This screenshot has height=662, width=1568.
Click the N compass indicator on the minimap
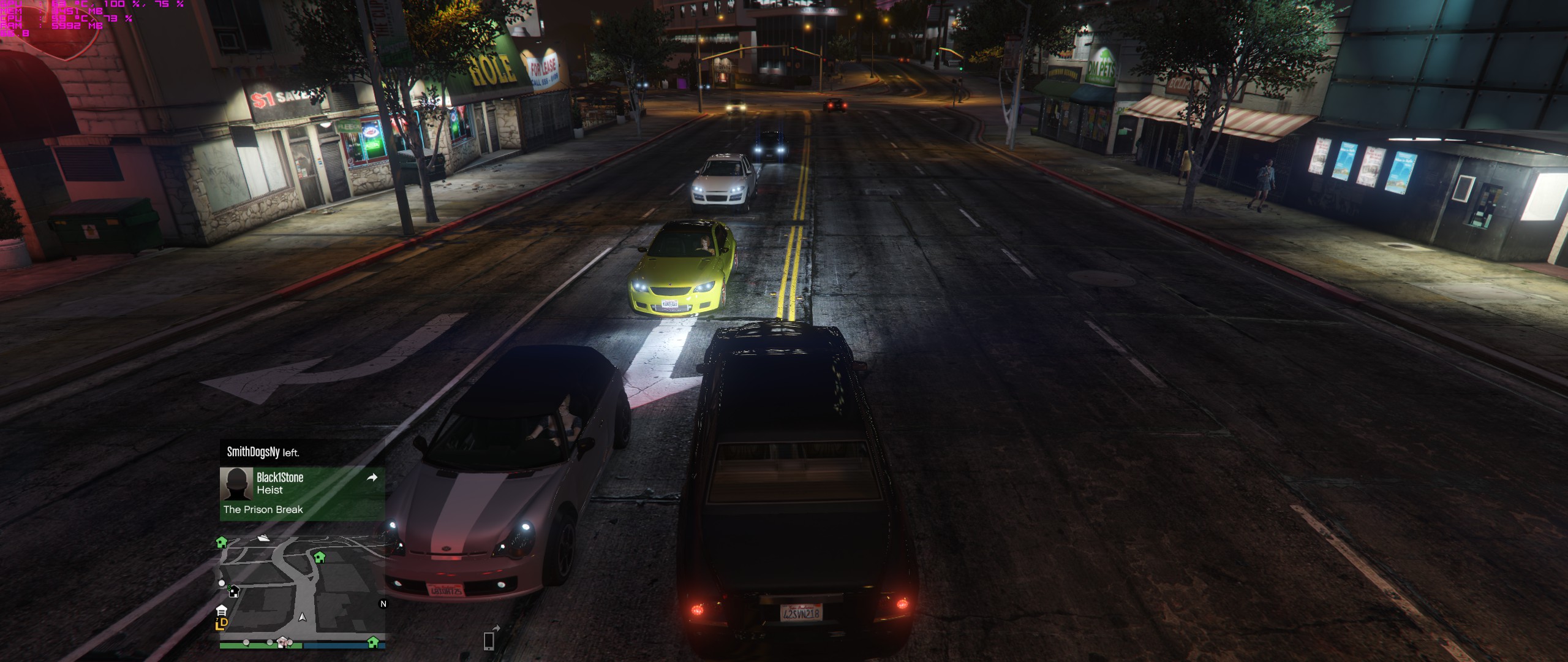coord(383,604)
